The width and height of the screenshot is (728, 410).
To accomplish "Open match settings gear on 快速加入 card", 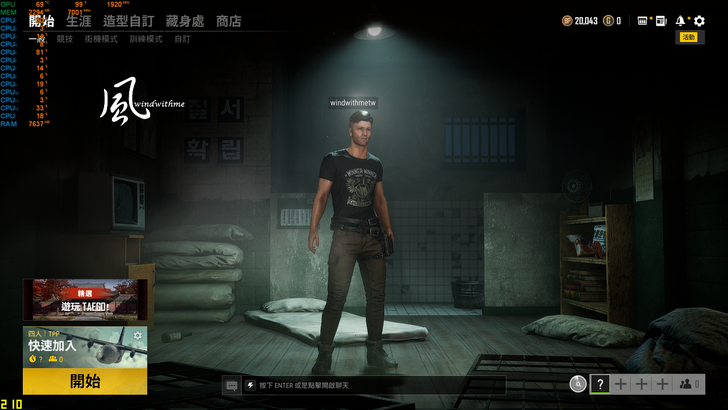I will [x=138, y=336].
